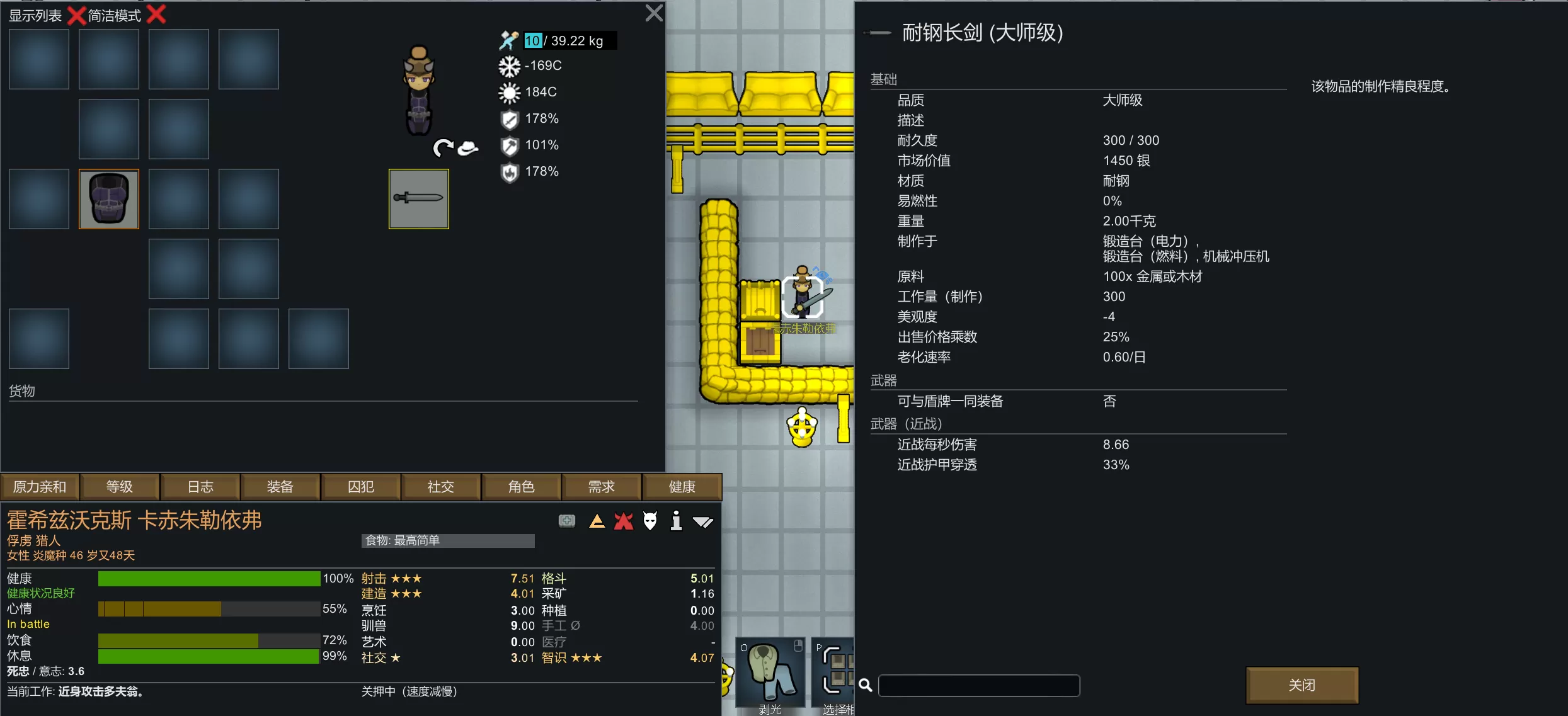Close the gear panel with the X
The height and width of the screenshot is (716, 1568).
[654, 13]
